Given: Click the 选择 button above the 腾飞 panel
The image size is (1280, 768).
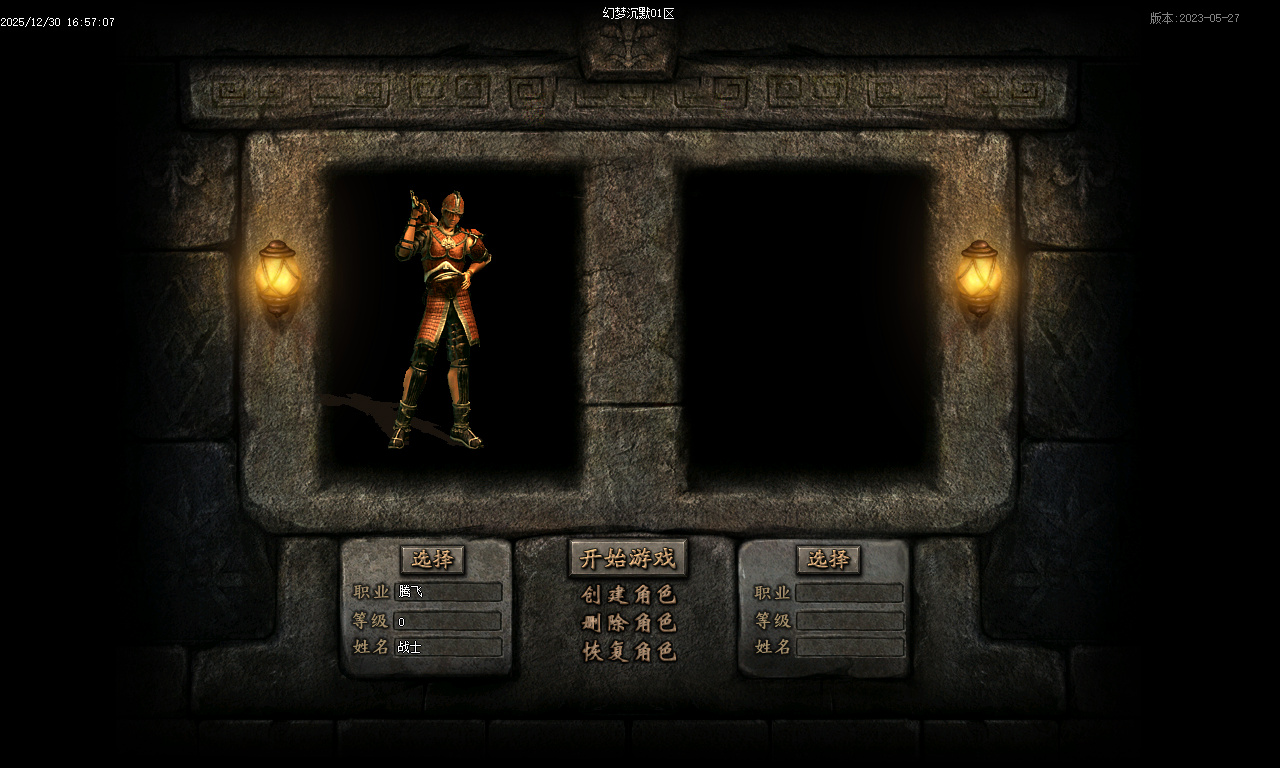Looking at the screenshot, I should (432, 559).
